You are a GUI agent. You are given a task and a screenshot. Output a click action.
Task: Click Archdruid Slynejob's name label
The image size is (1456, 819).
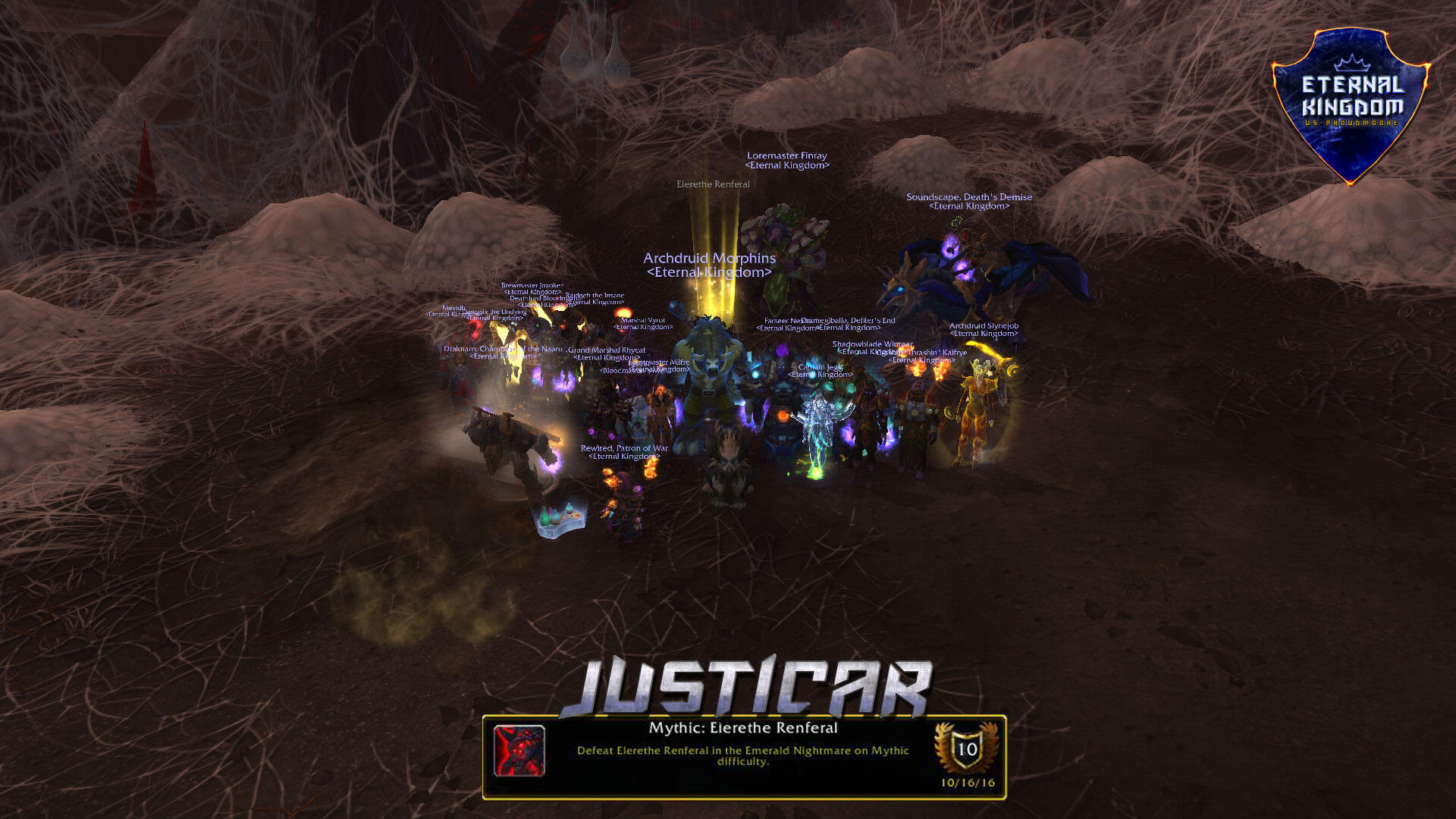pos(983,328)
